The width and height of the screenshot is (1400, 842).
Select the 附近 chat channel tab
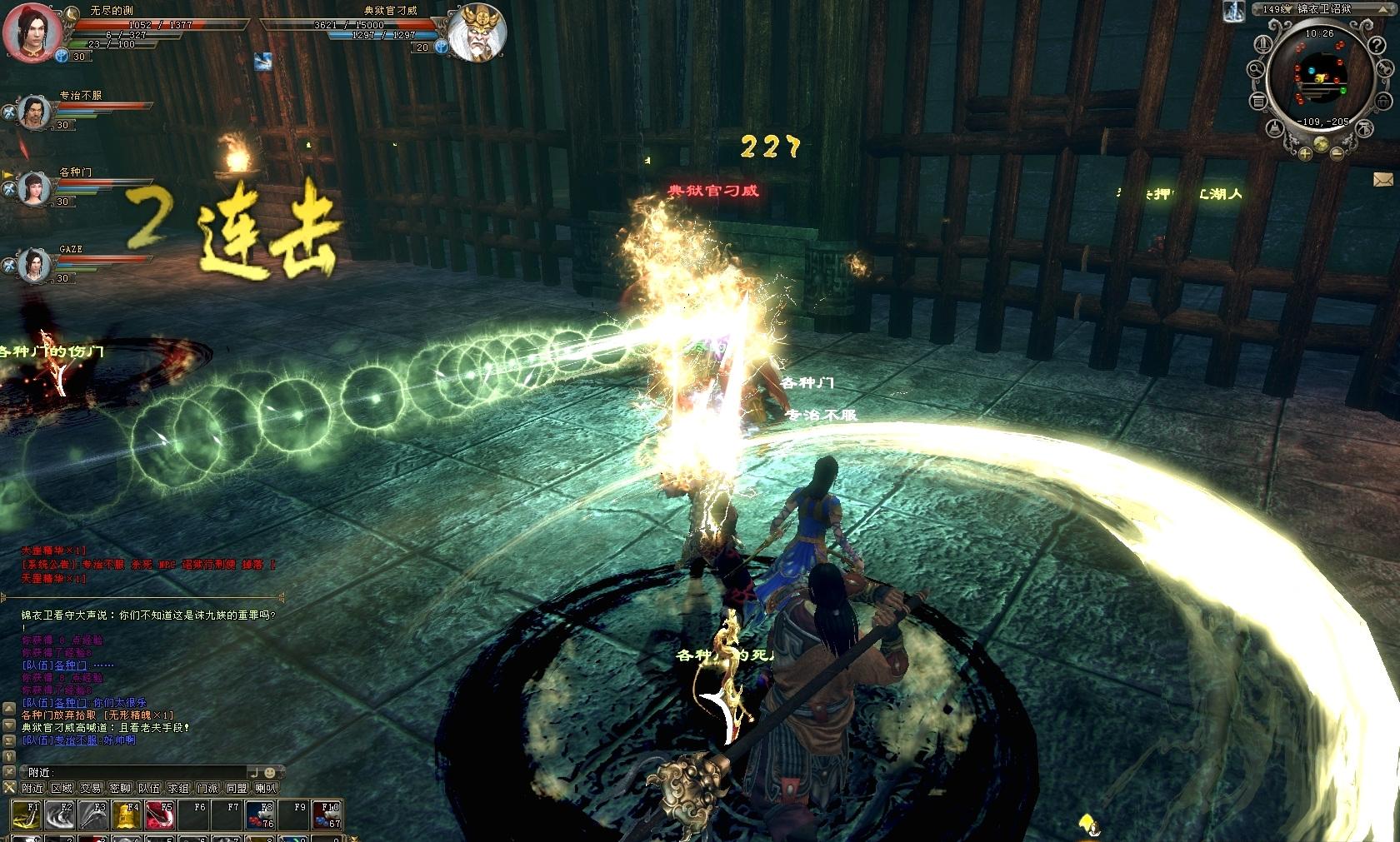point(33,788)
